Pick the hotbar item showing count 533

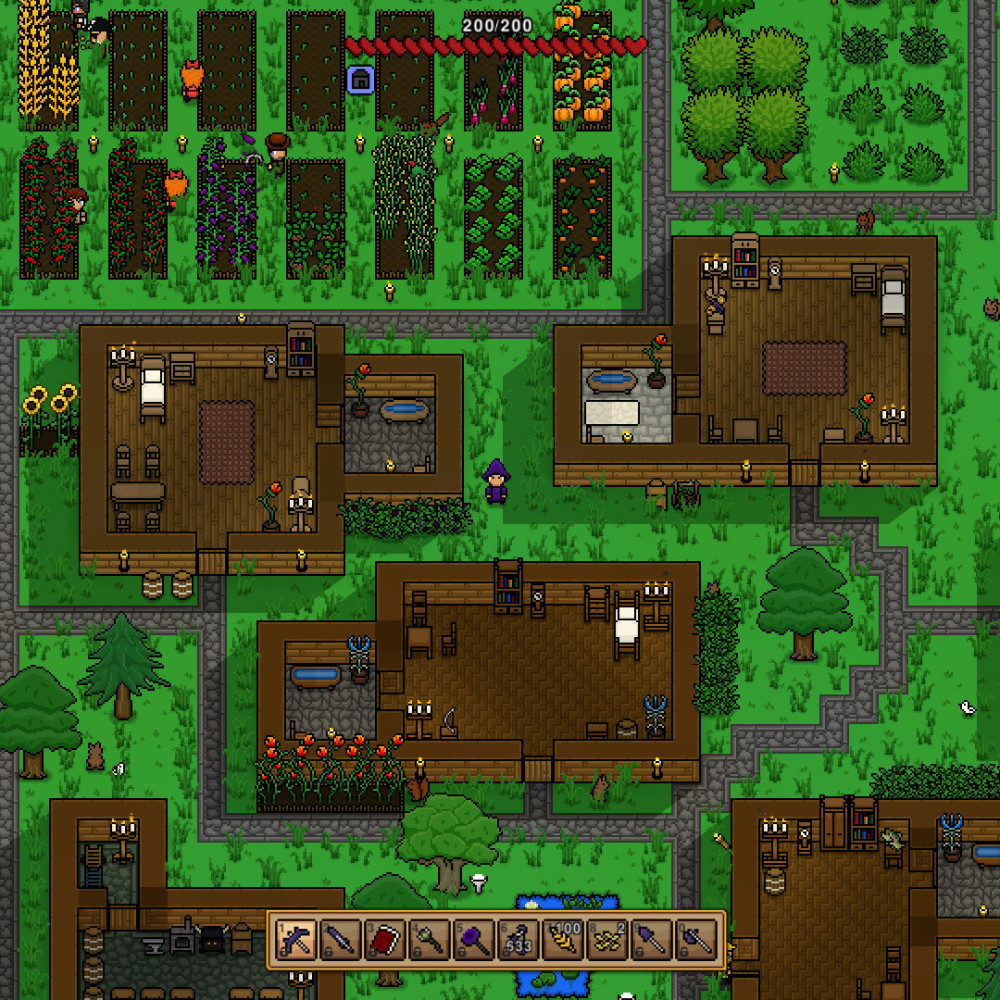point(518,940)
